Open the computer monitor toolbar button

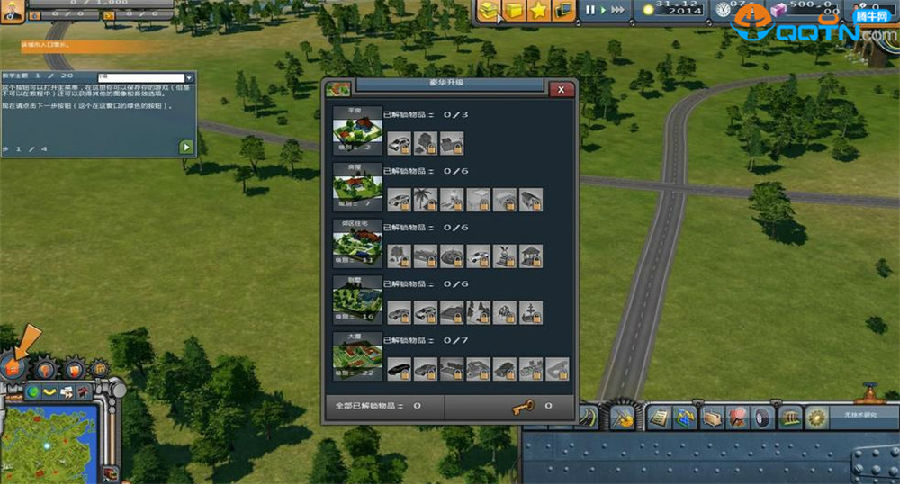click(563, 11)
